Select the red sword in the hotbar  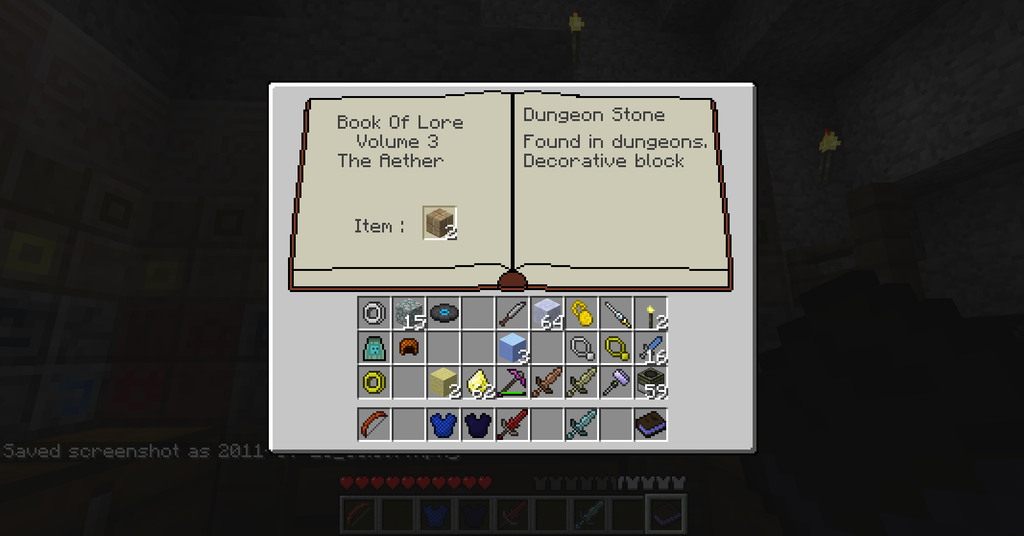[512, 424]
